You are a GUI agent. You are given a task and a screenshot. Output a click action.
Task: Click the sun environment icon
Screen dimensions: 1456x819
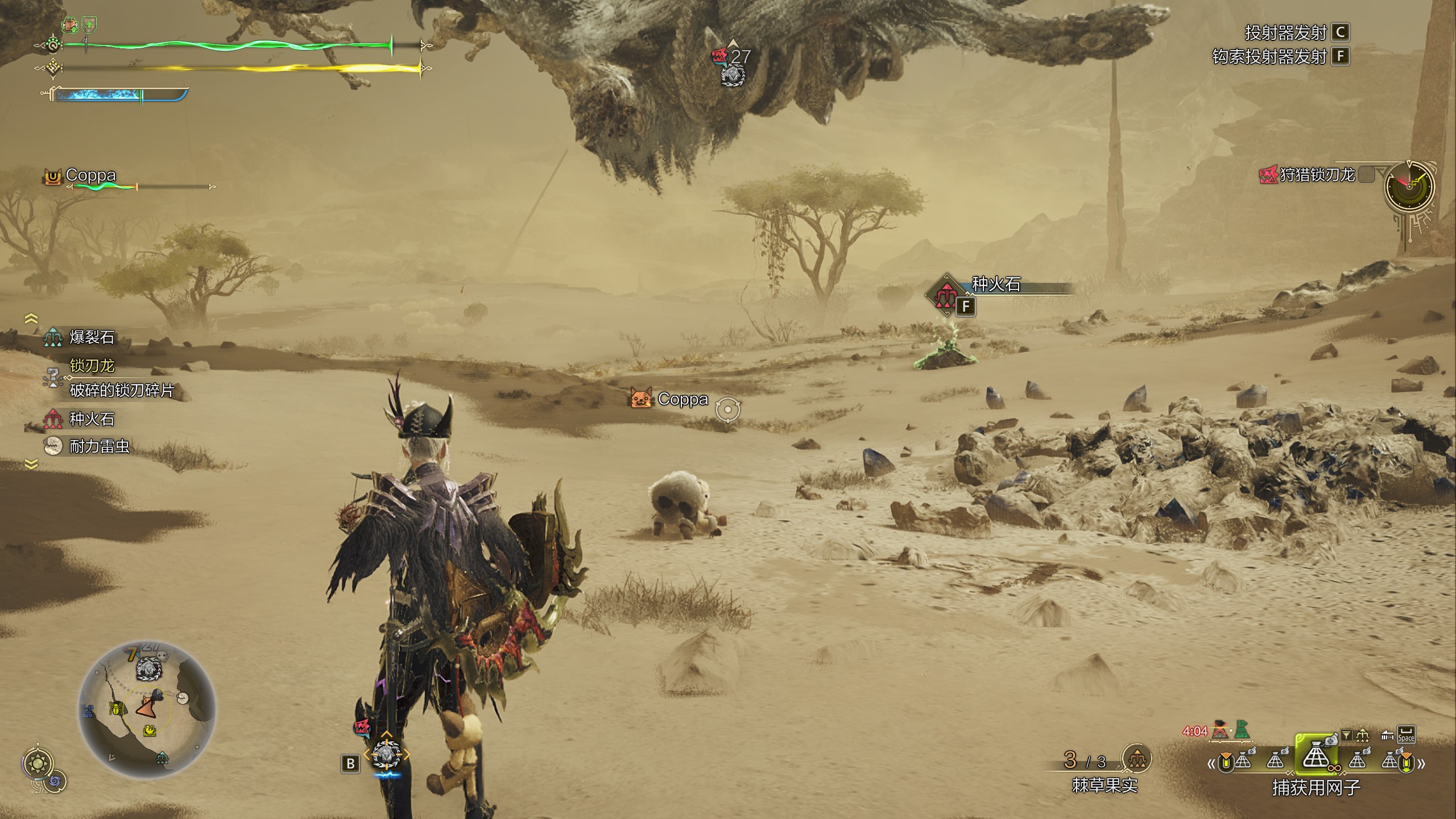pos(39,763)
